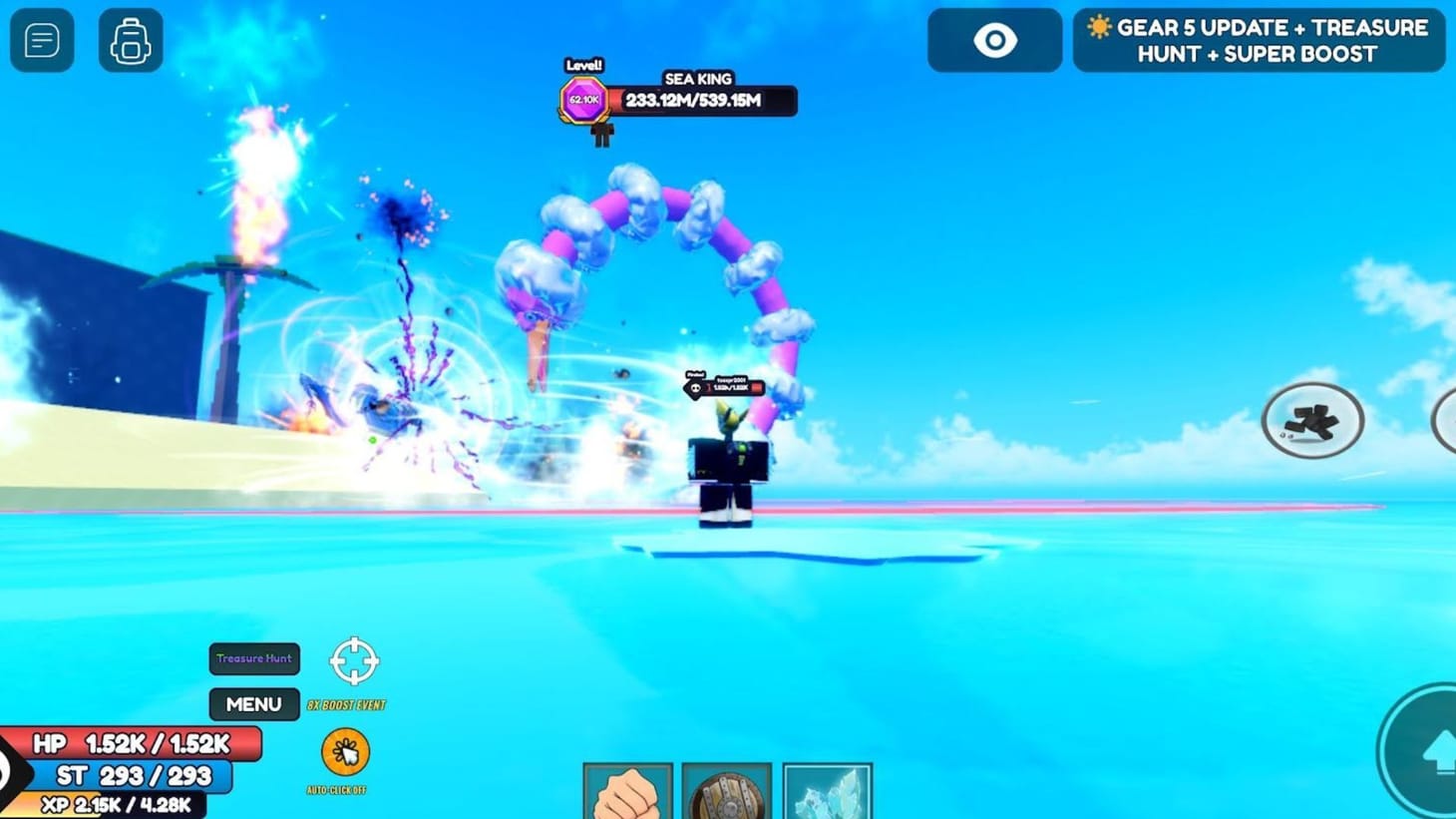Select the fist melee hotbar slot
Screen dimensions: 1456x819
(x=628, y=791)
